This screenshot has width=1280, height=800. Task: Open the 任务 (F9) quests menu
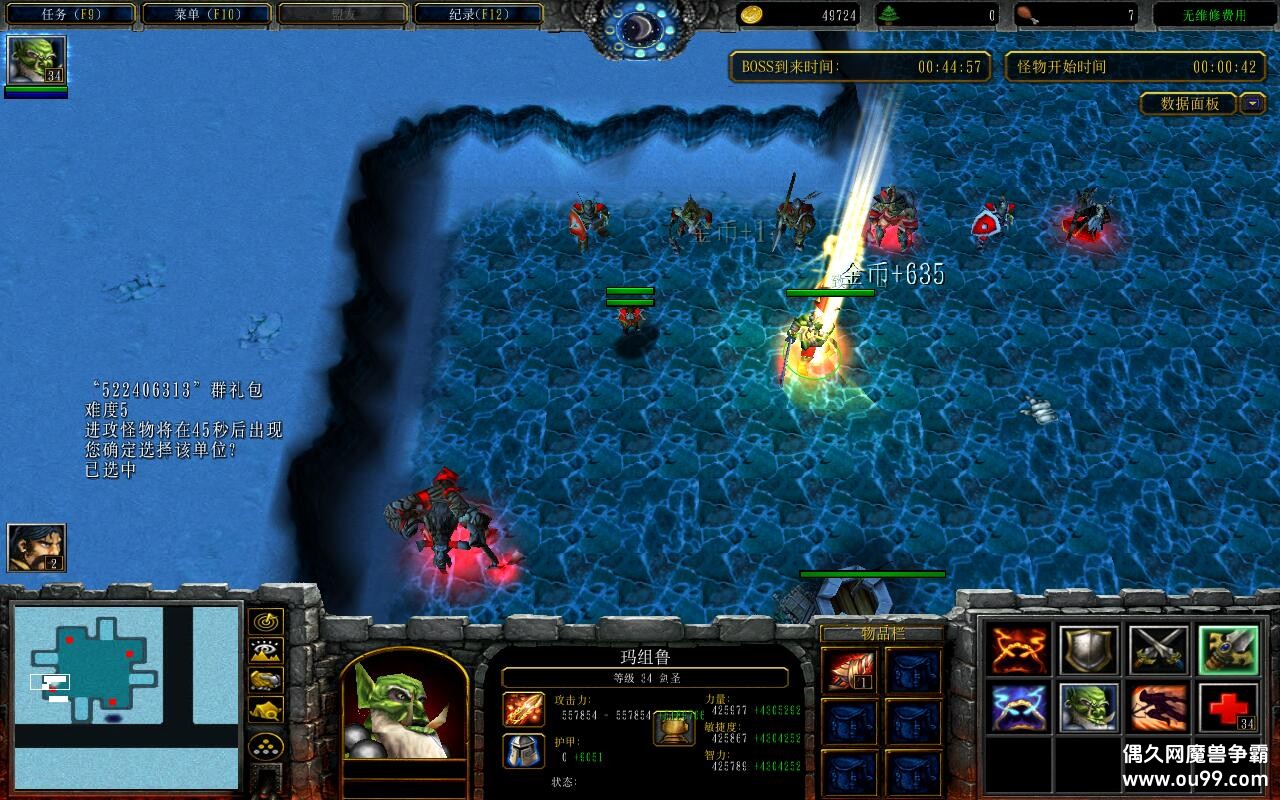[68, 14]
